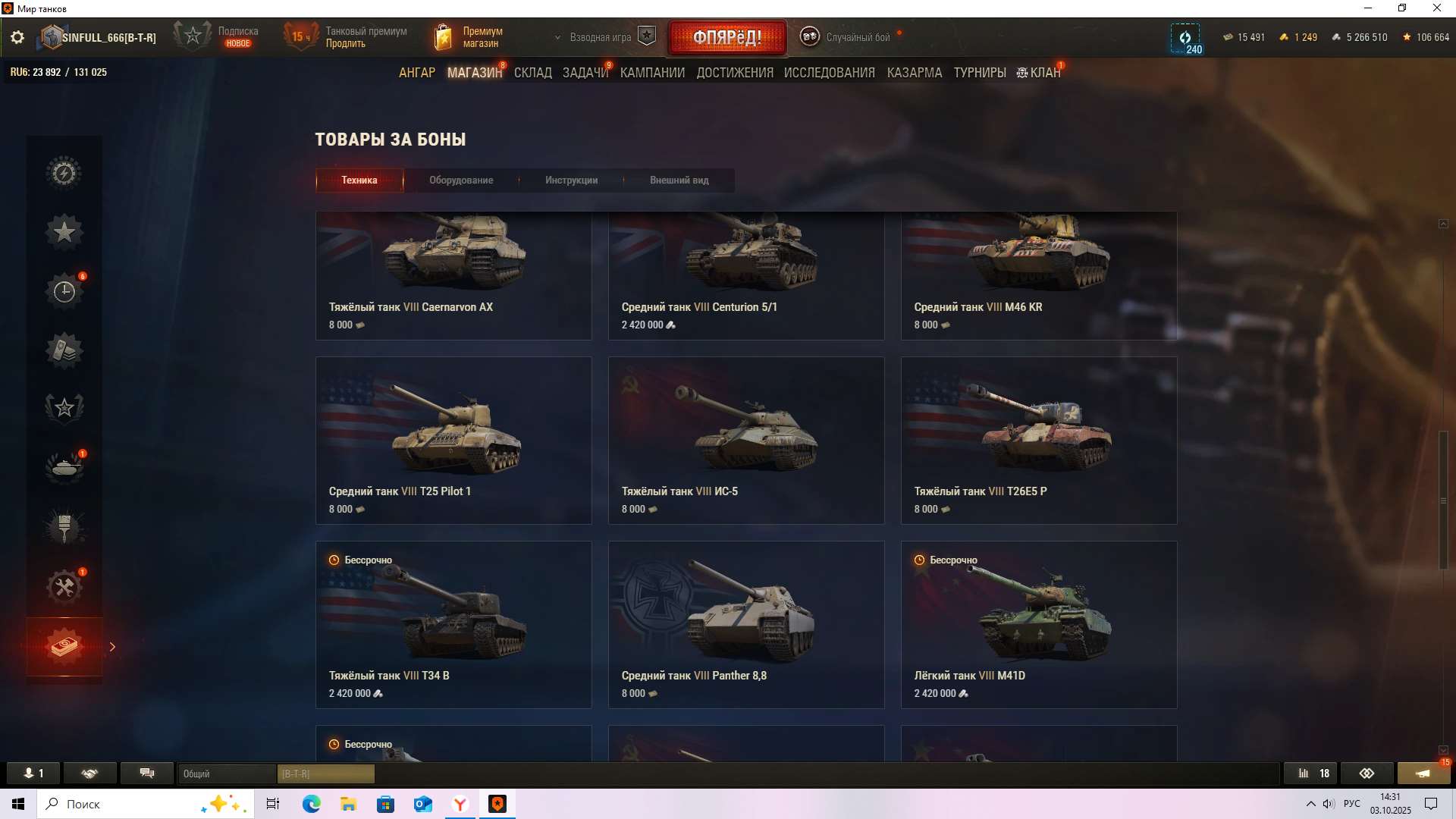Image resolution: width=1456 pixels, height=819 pixels.
Task: Expand the sidebar with the chevron arrow
Action: coord(113,647)
